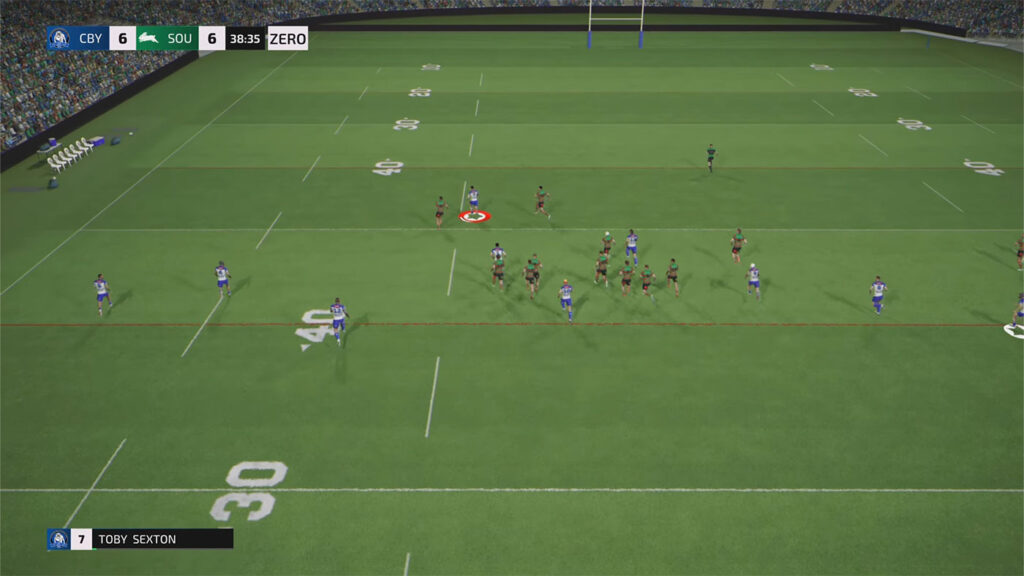Click the Canterbury Bulldogs logo on the scoreboard
Screen dimensions: 1024x576
(x=59, y=39)
